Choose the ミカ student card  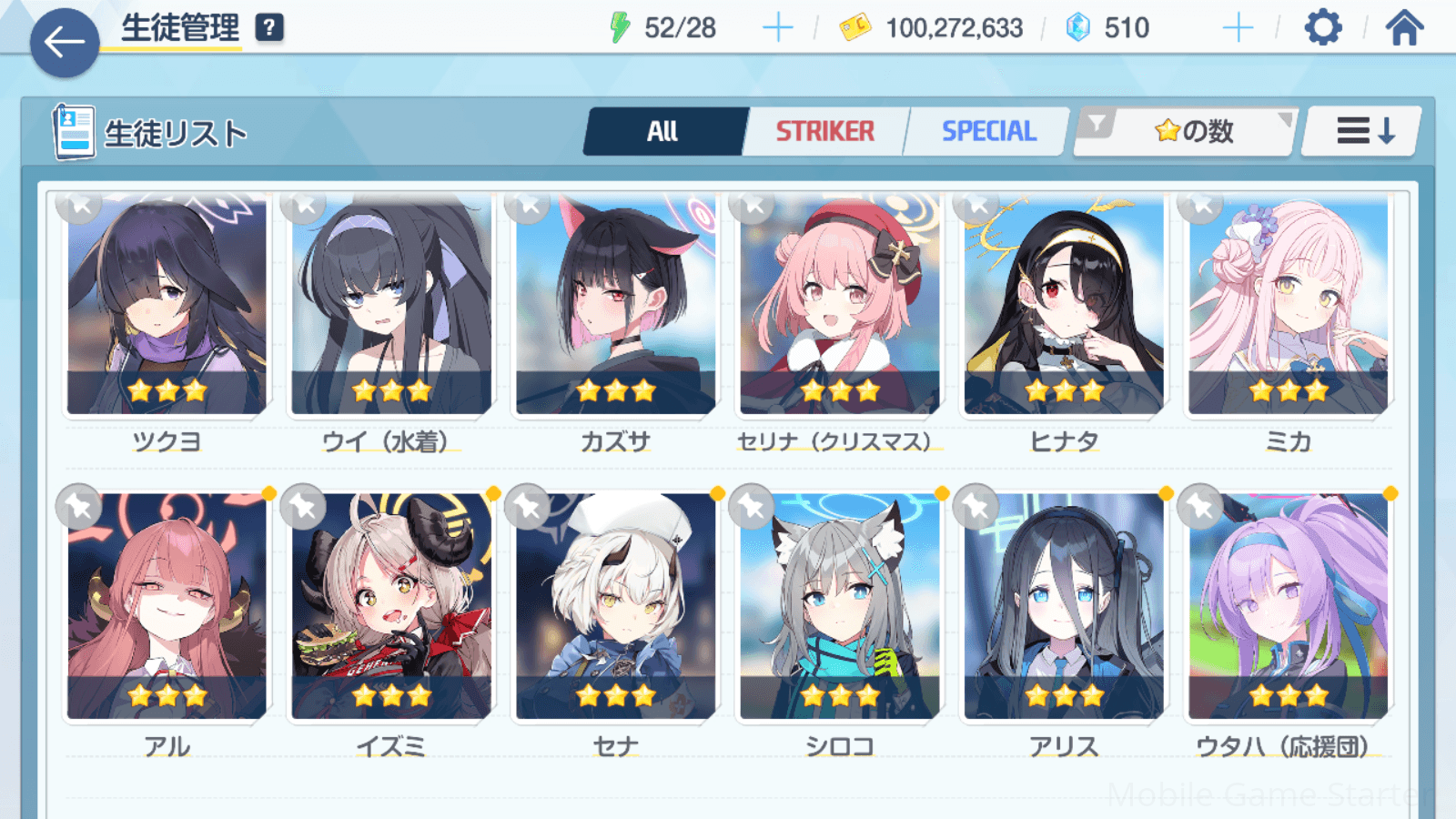1288,305
